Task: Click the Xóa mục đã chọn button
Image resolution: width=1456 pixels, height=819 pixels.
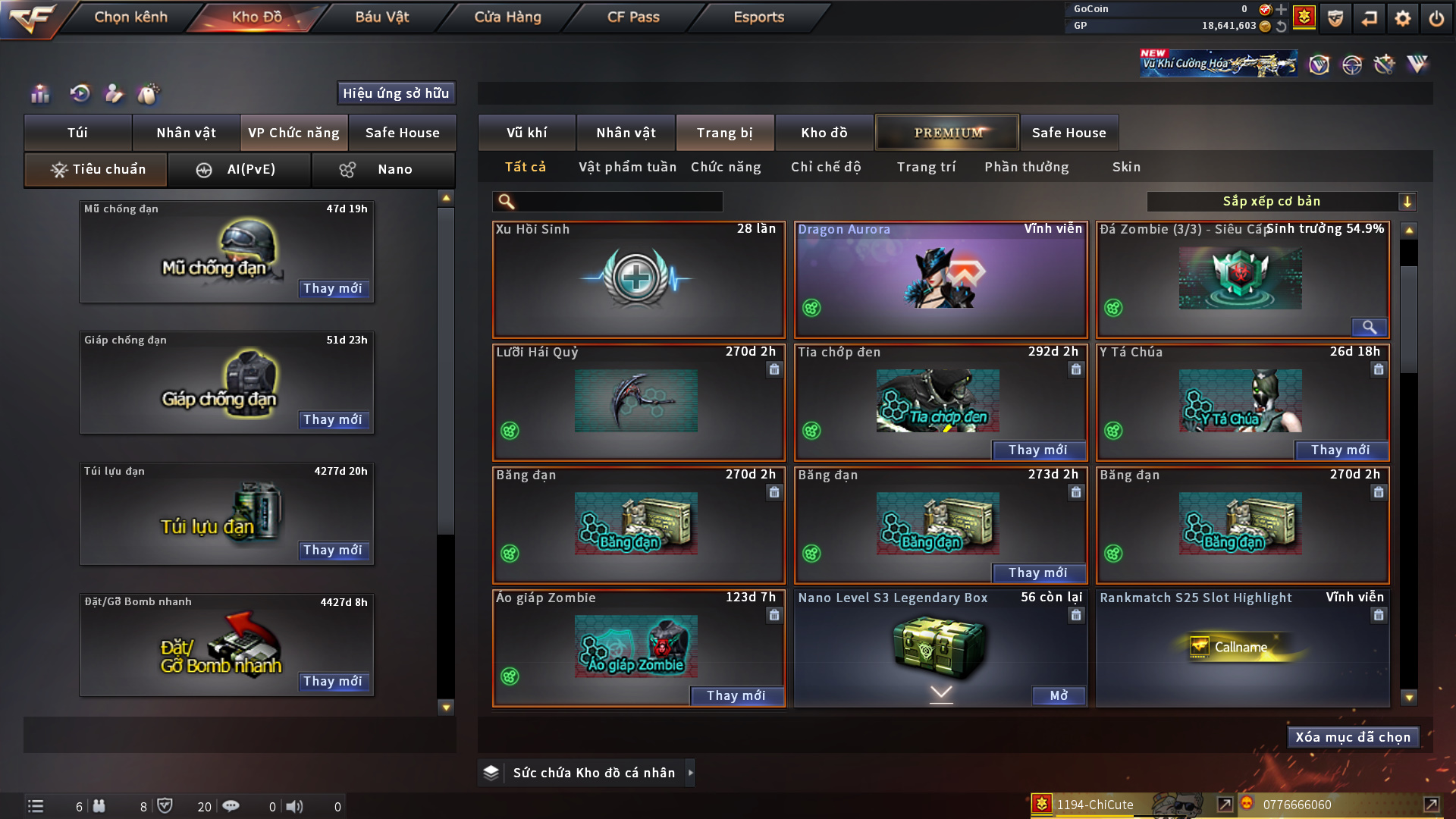Action: (1353, 737)
